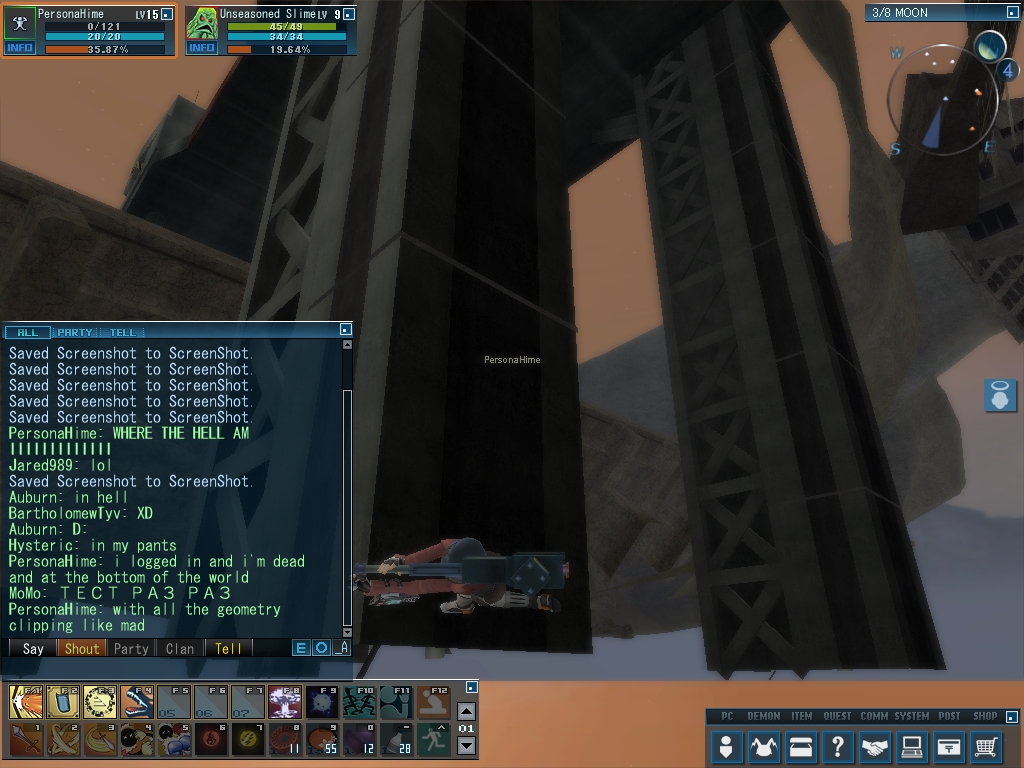This screenshot has height=768, width=1024.
Task: Open the Comm handshake menu
Action: pyautogui.click(x=874, y=746)
